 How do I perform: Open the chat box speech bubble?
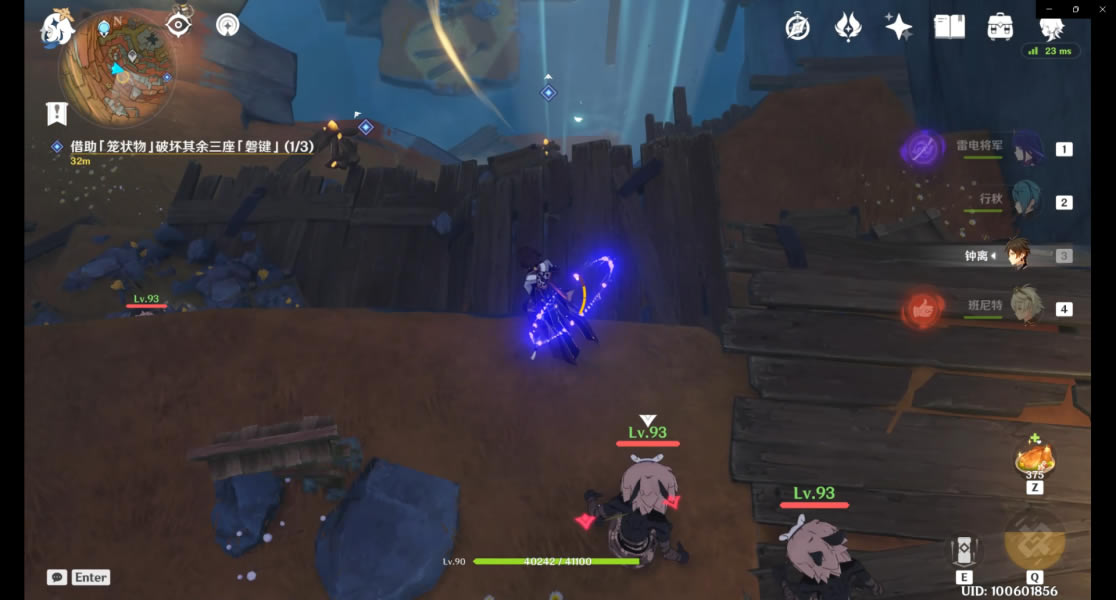click(x=57, y=577)
